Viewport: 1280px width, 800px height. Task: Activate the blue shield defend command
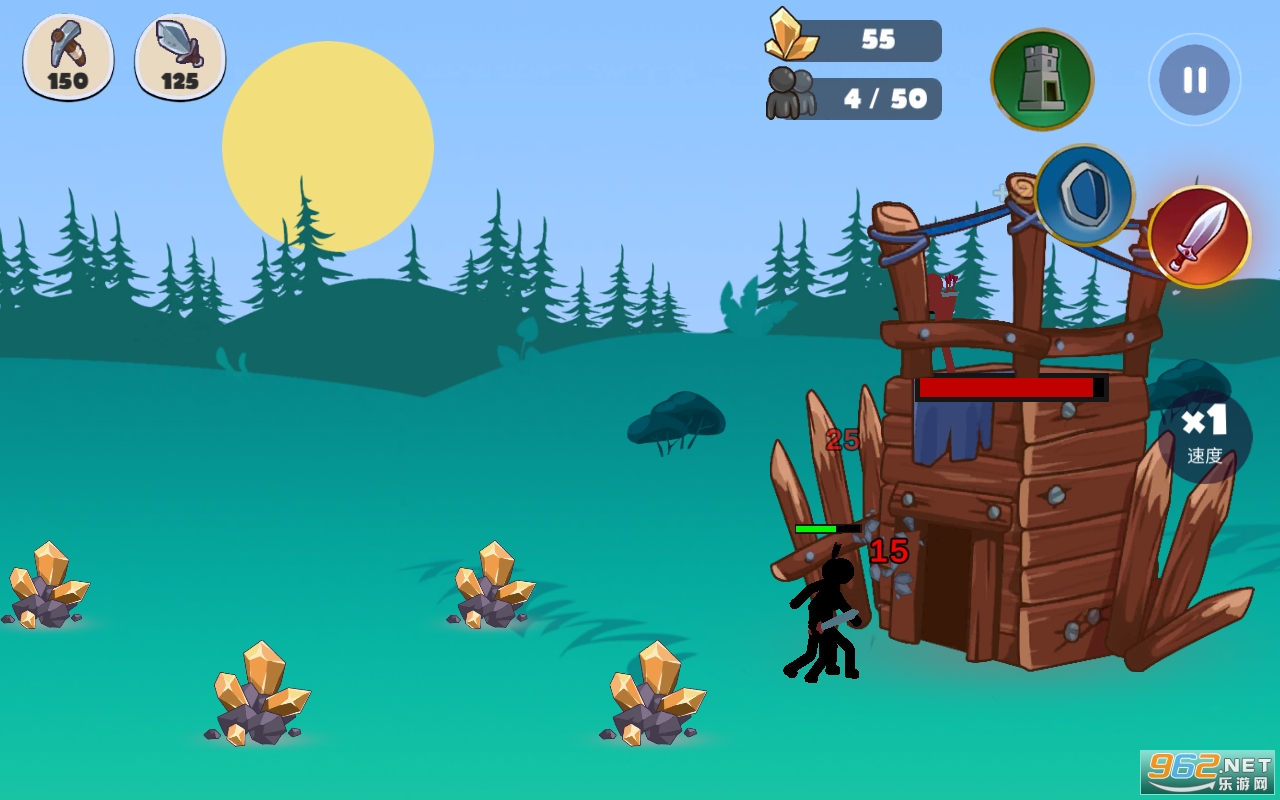[1084, 195]
